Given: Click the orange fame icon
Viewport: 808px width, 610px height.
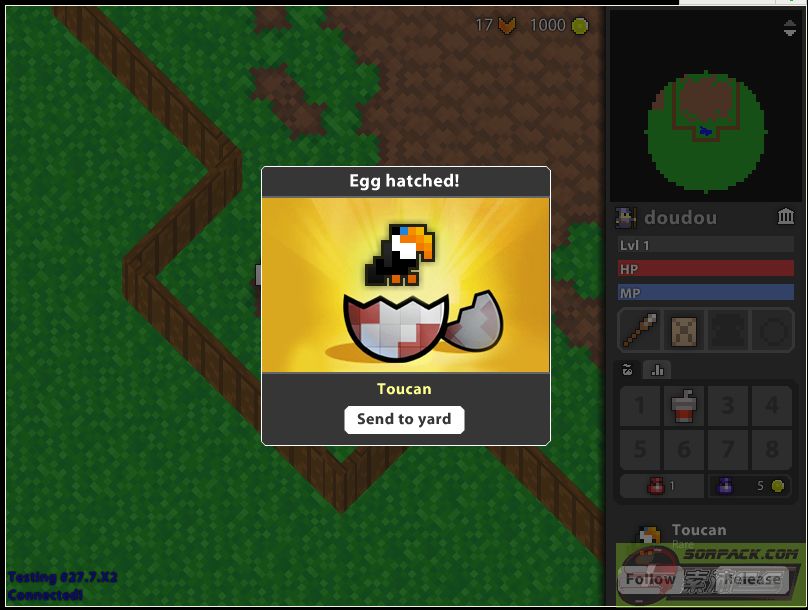Looking at the screenshot, I should [x=507, y=25].
